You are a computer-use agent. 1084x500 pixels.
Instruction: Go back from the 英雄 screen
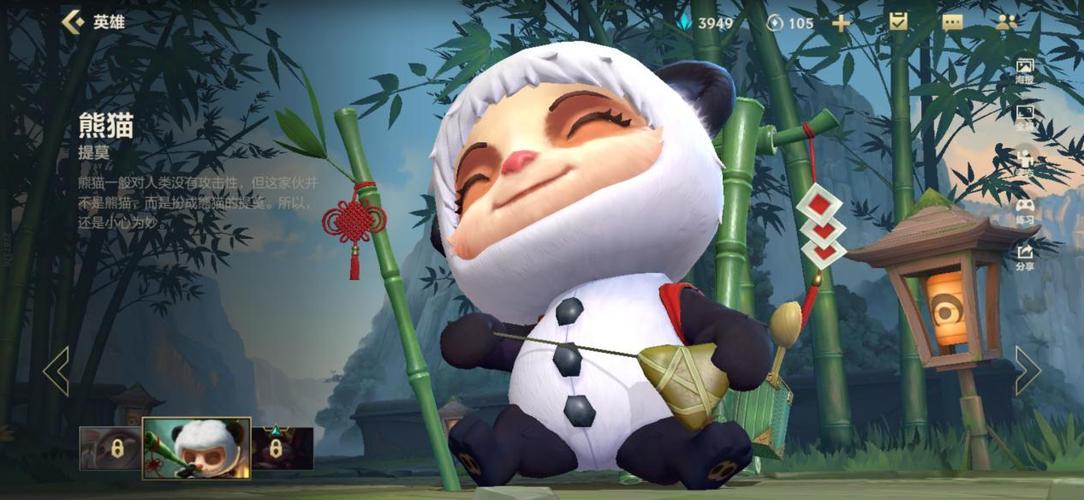[72, 22]
